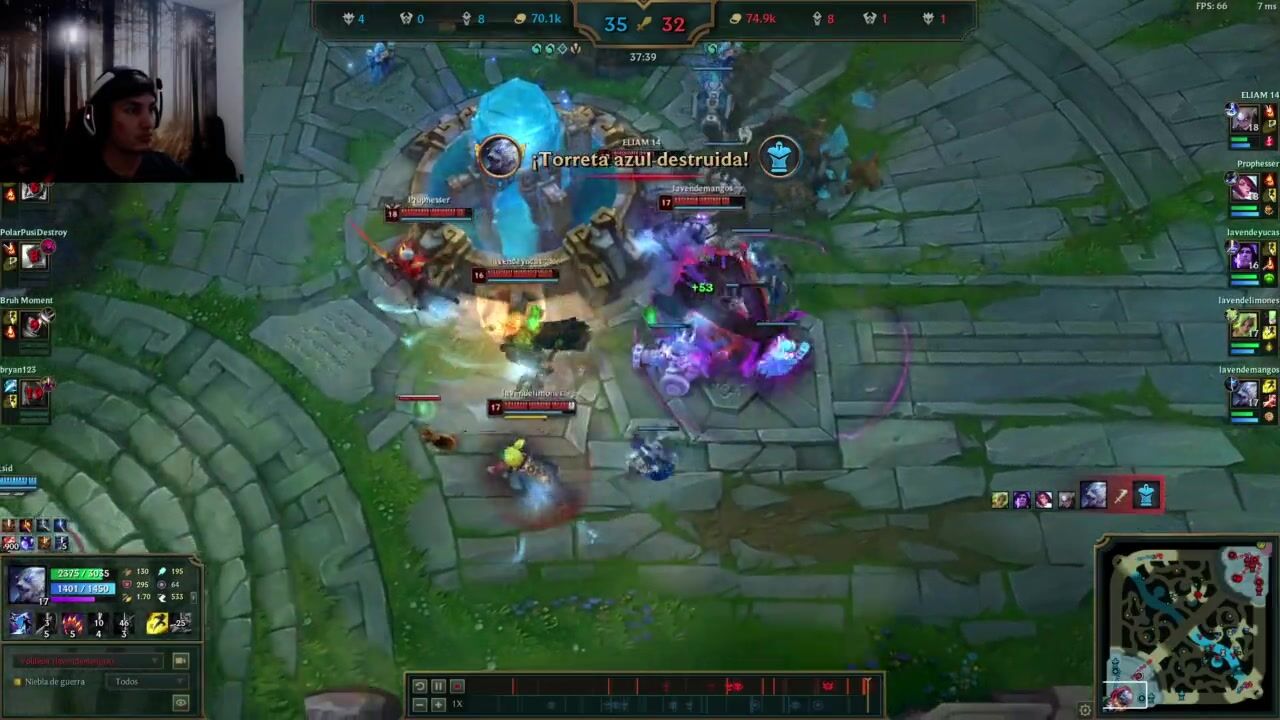Click the minimap
The height and width of the screenshot is (720, 1280).
[1188, 625]
